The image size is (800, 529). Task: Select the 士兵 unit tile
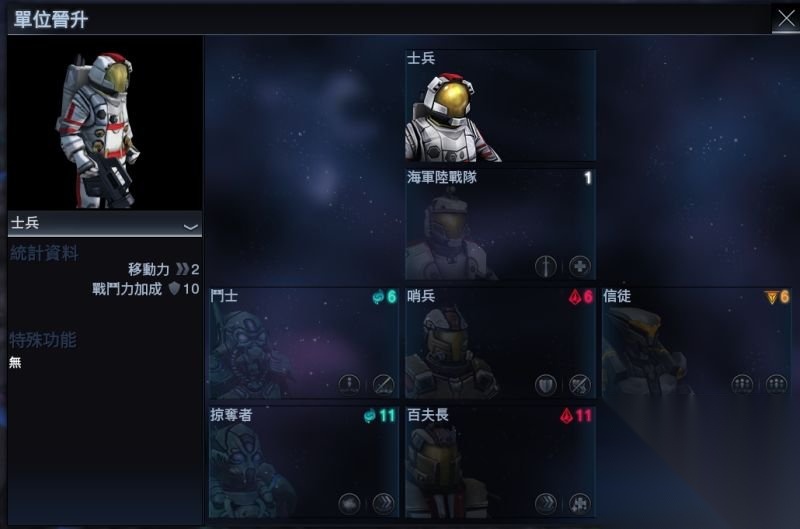click(x=500, y=106)
